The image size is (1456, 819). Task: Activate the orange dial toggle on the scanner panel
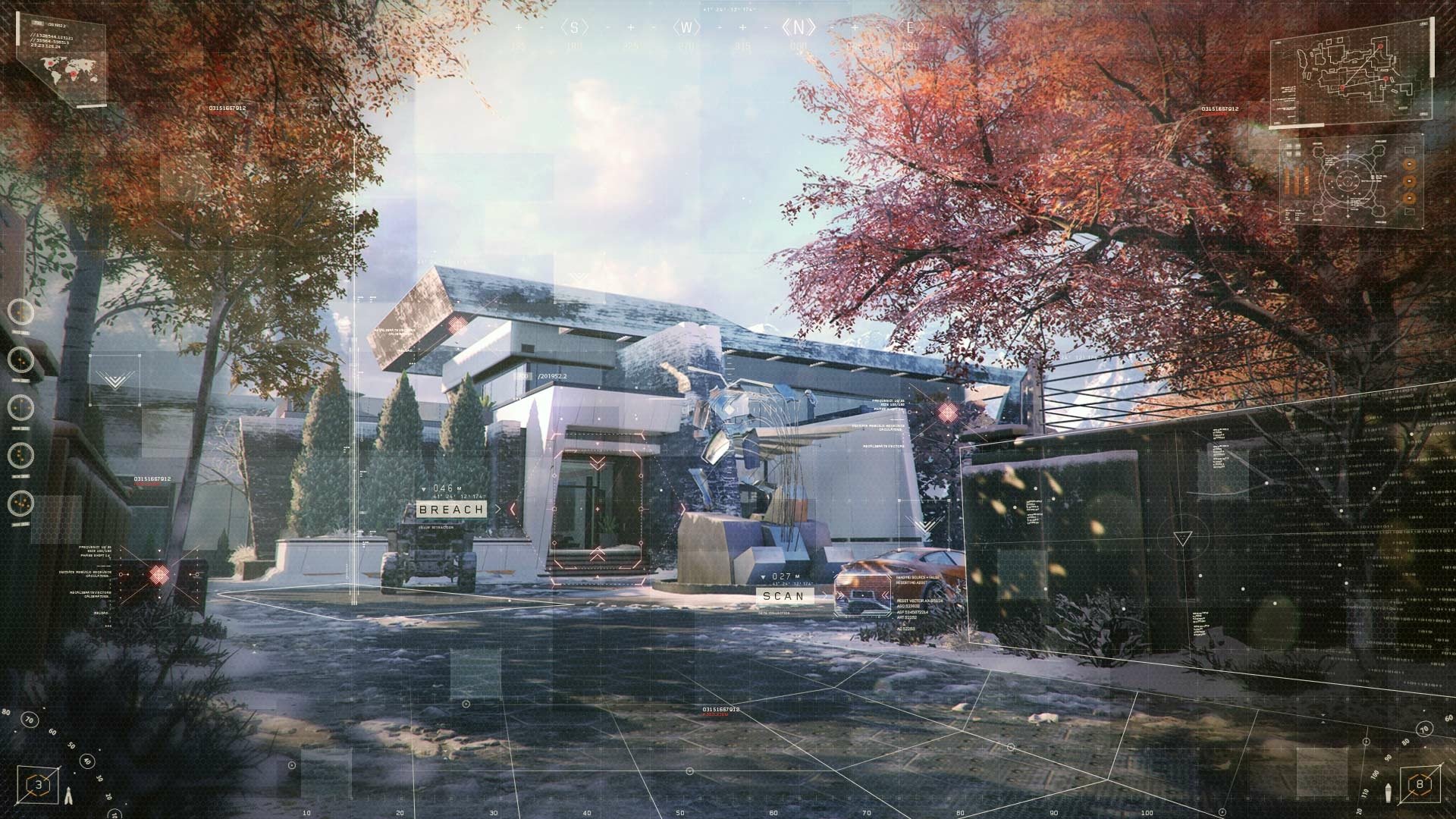1409,181
